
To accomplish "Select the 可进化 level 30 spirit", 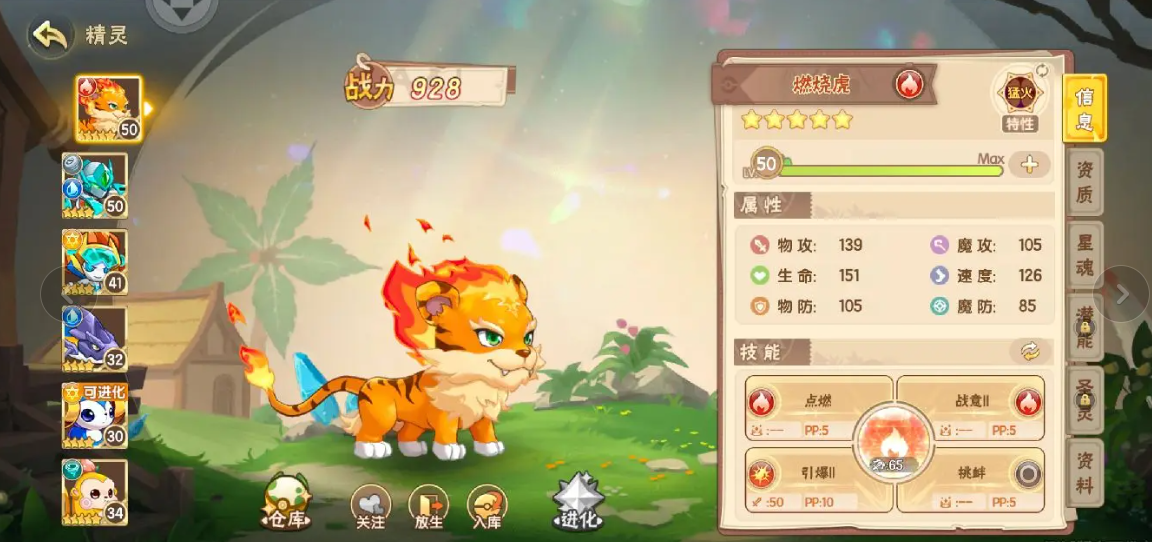I will [95, 414].
